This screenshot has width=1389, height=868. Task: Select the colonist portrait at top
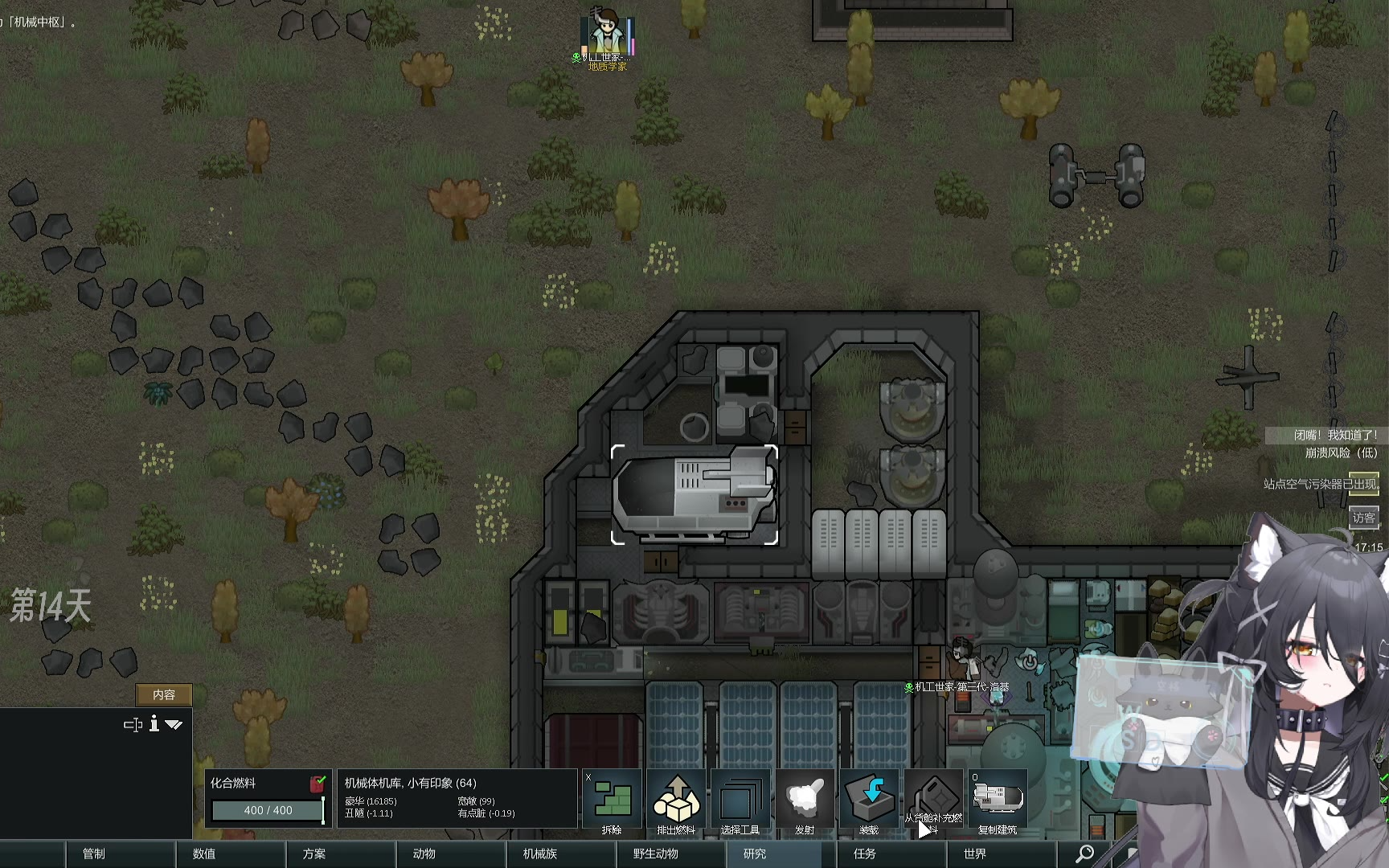tap(607, 34)
